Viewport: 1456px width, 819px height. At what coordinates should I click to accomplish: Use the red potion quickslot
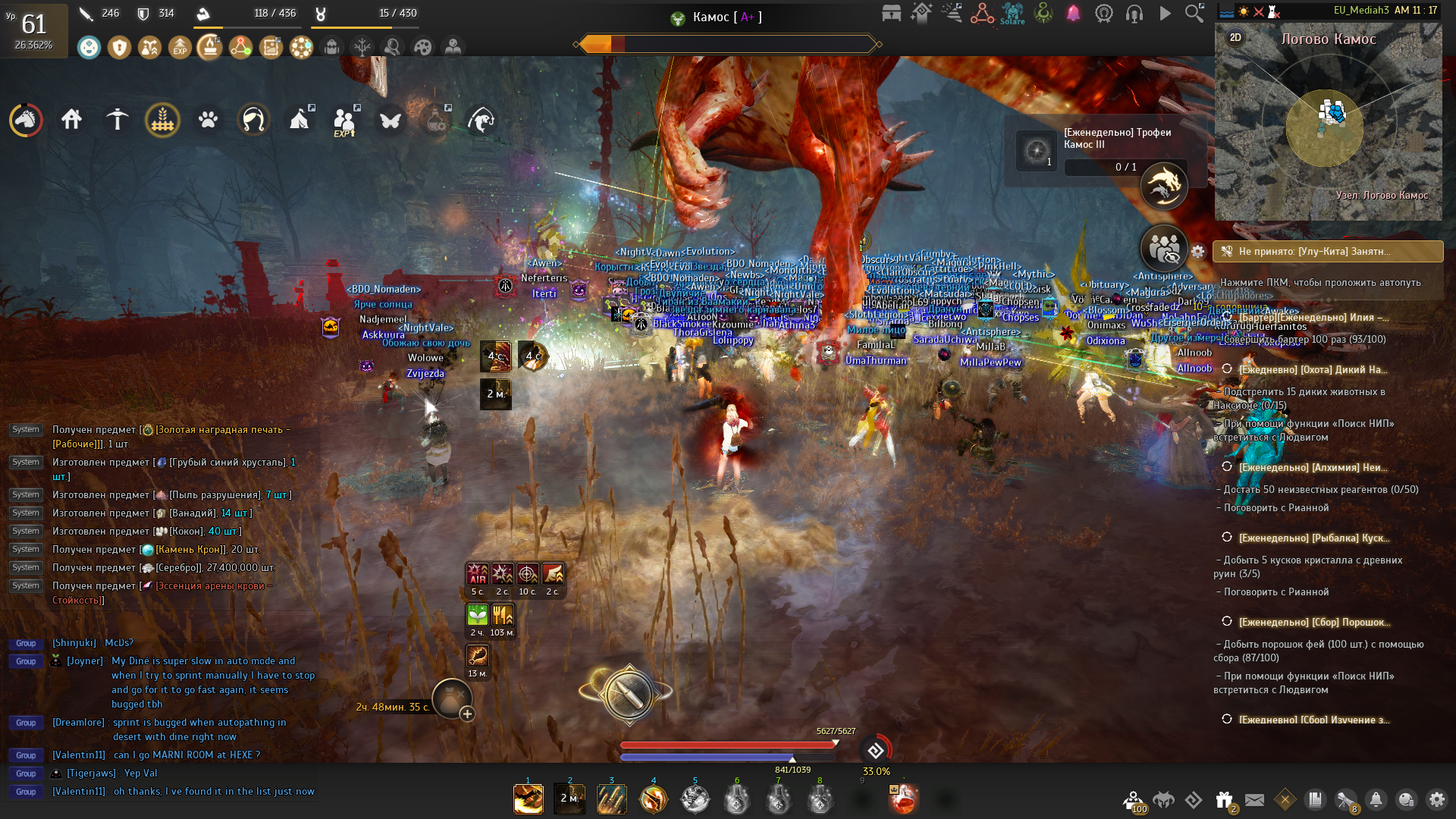pos(903,799)
